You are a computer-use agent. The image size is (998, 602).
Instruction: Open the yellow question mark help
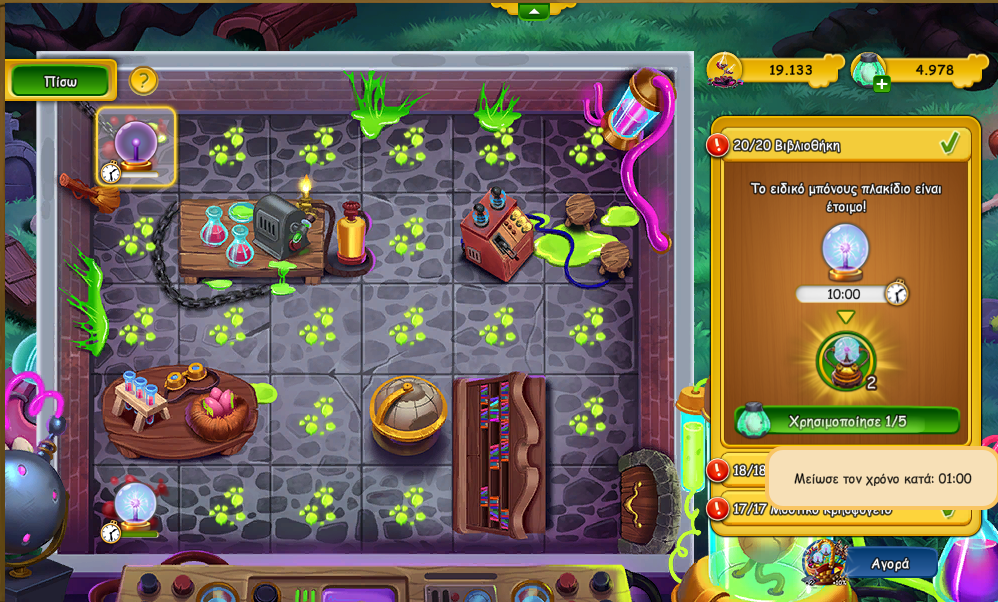[x=143, y=80]
